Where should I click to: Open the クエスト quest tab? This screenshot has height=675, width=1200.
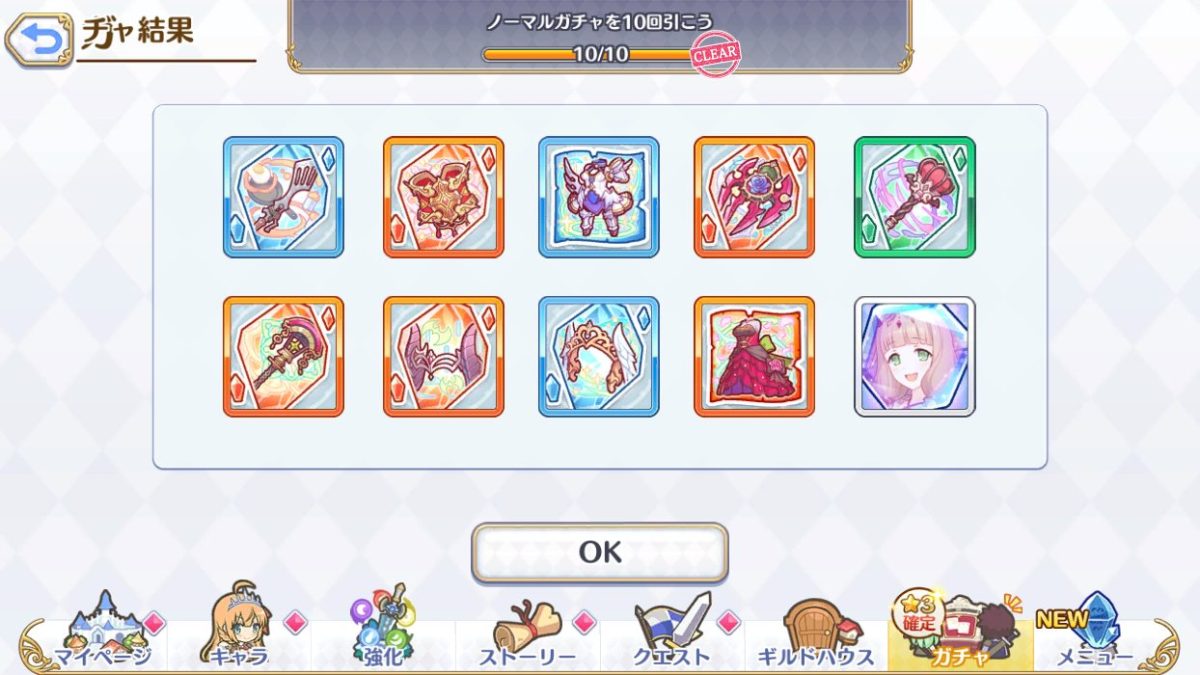tap(672, 631)
